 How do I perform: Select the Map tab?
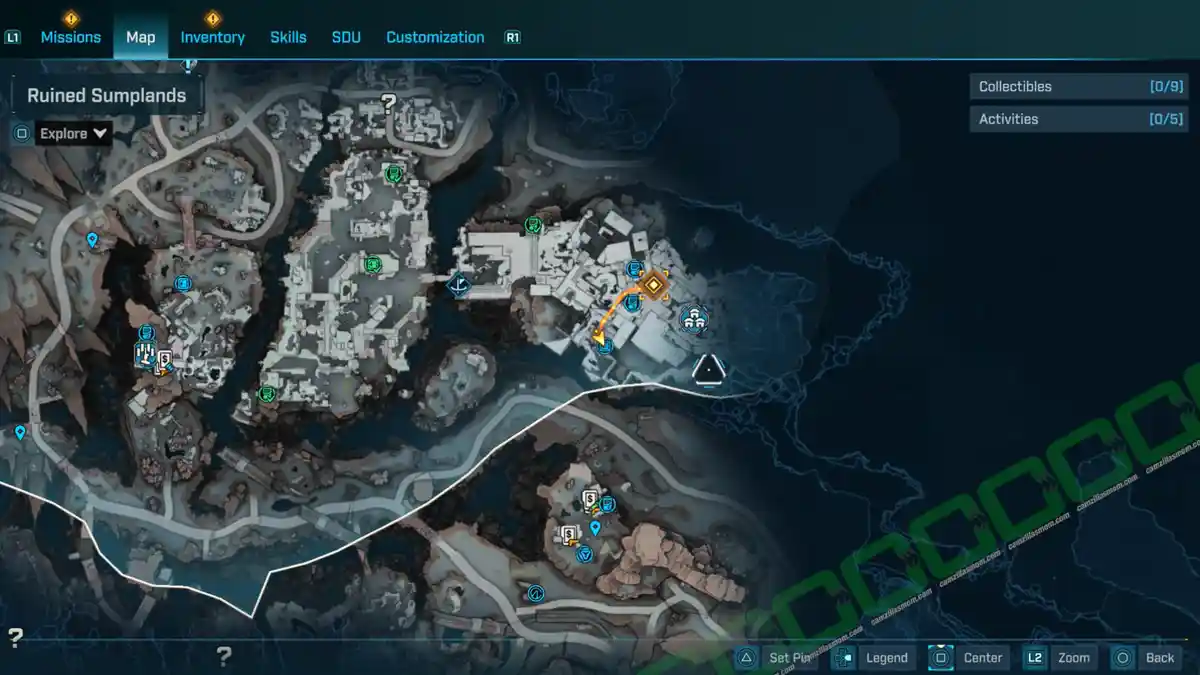pos(140,37)
